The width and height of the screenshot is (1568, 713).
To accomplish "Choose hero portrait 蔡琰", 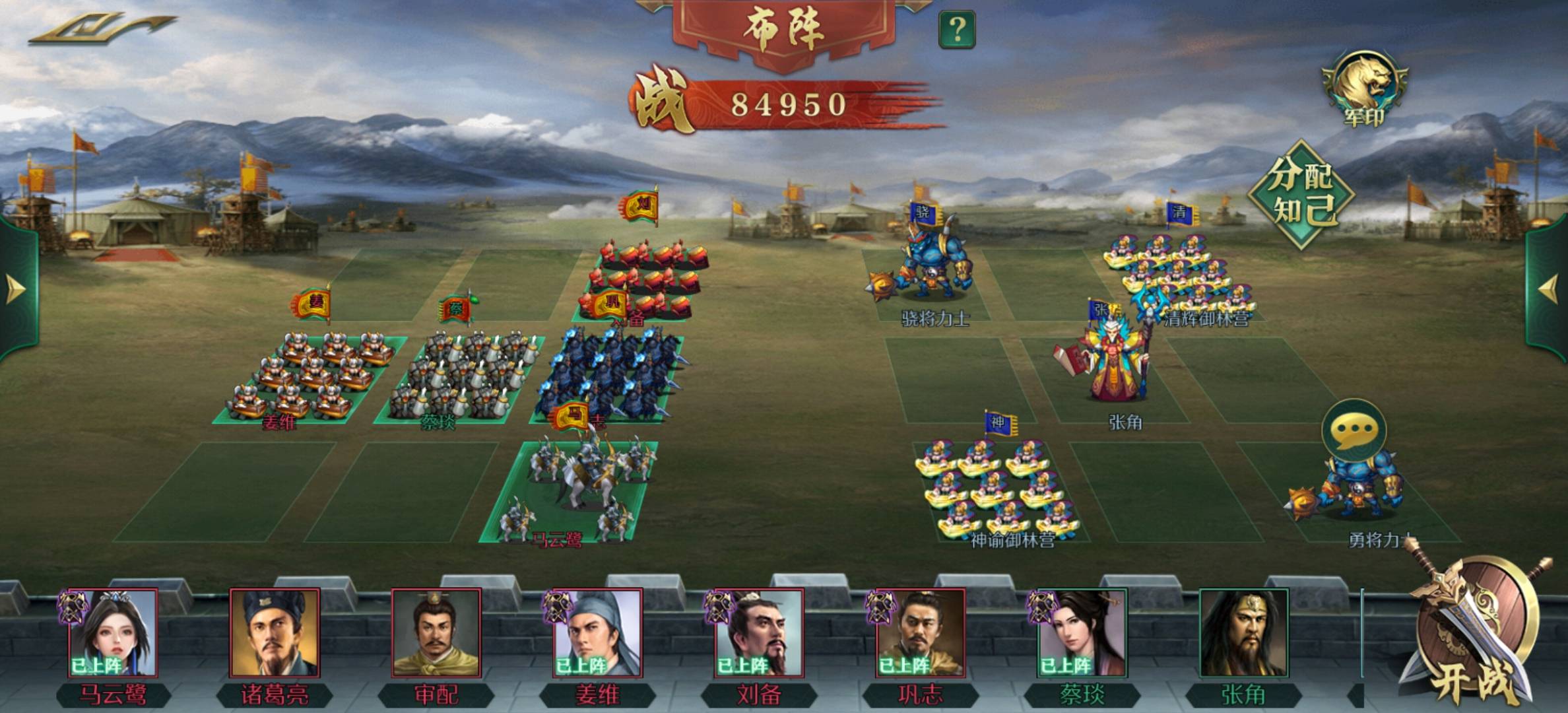I will pos(1082,632).
